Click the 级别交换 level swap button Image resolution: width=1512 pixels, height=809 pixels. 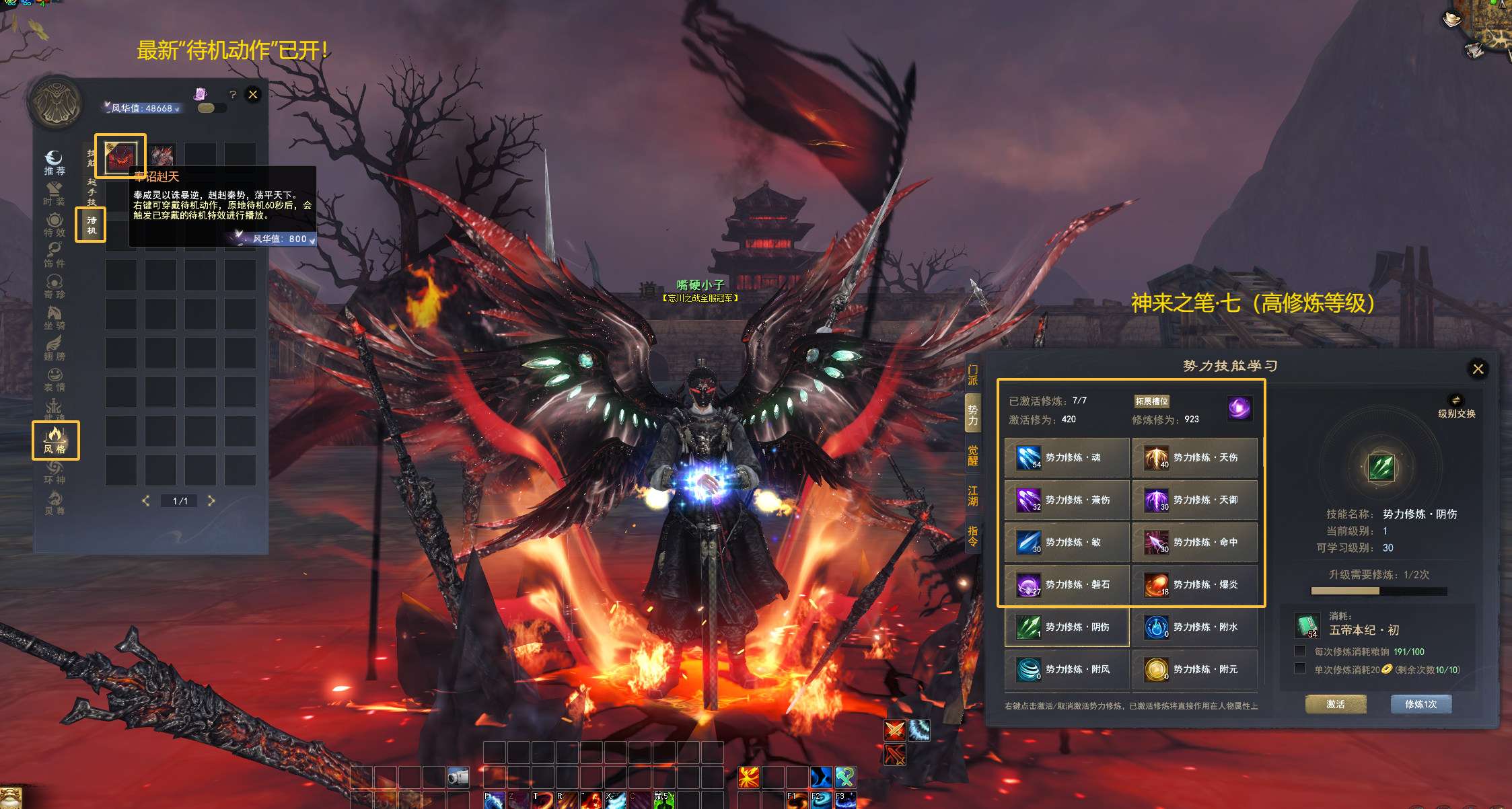click(1456, 407)
